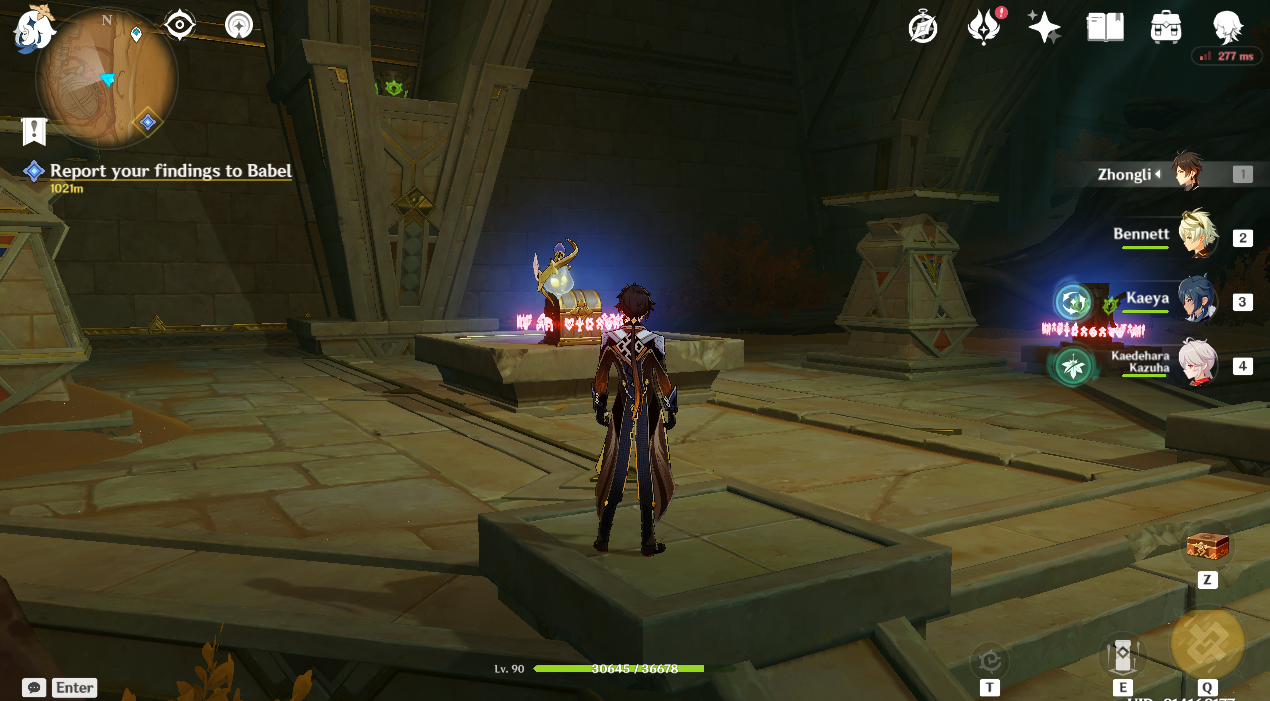This screenshot has height=701, width=1270.
Task: Open the Wish four-pointed star icon
Action: click(1044, 27)
